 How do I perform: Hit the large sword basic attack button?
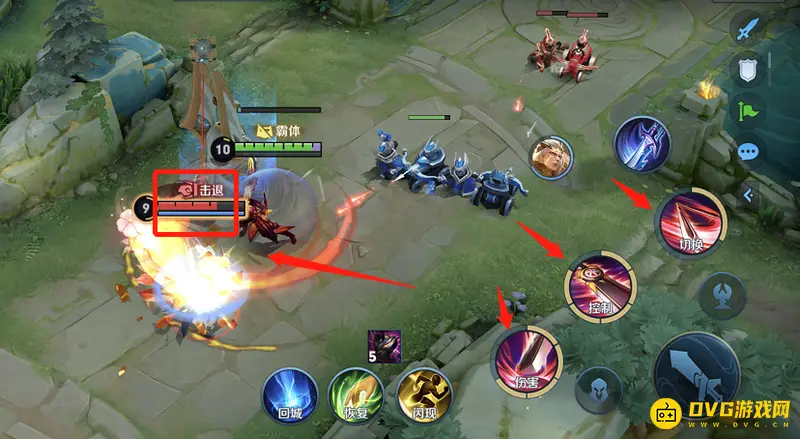pos(695,373)
